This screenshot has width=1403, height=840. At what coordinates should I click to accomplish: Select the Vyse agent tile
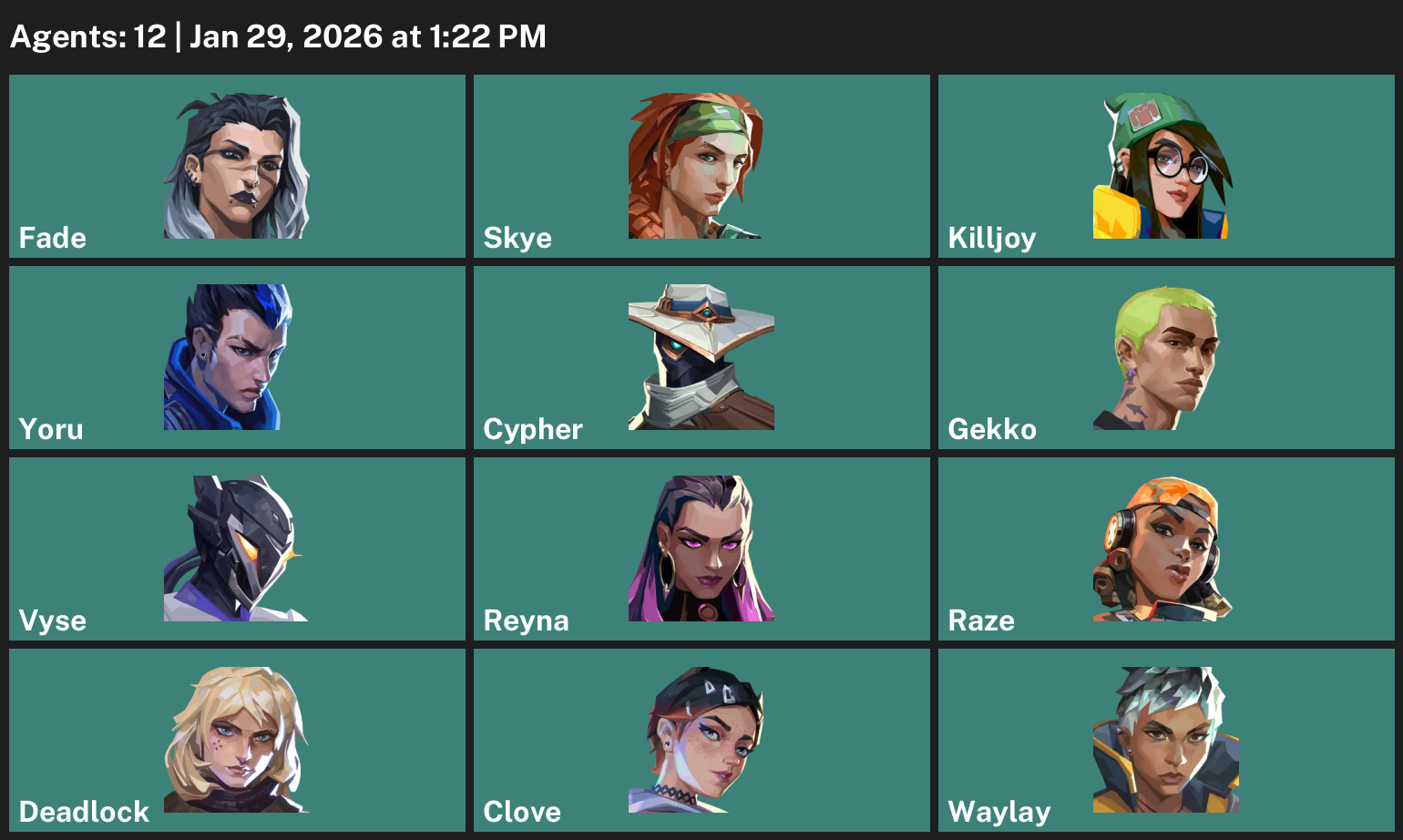click(237, 548)
